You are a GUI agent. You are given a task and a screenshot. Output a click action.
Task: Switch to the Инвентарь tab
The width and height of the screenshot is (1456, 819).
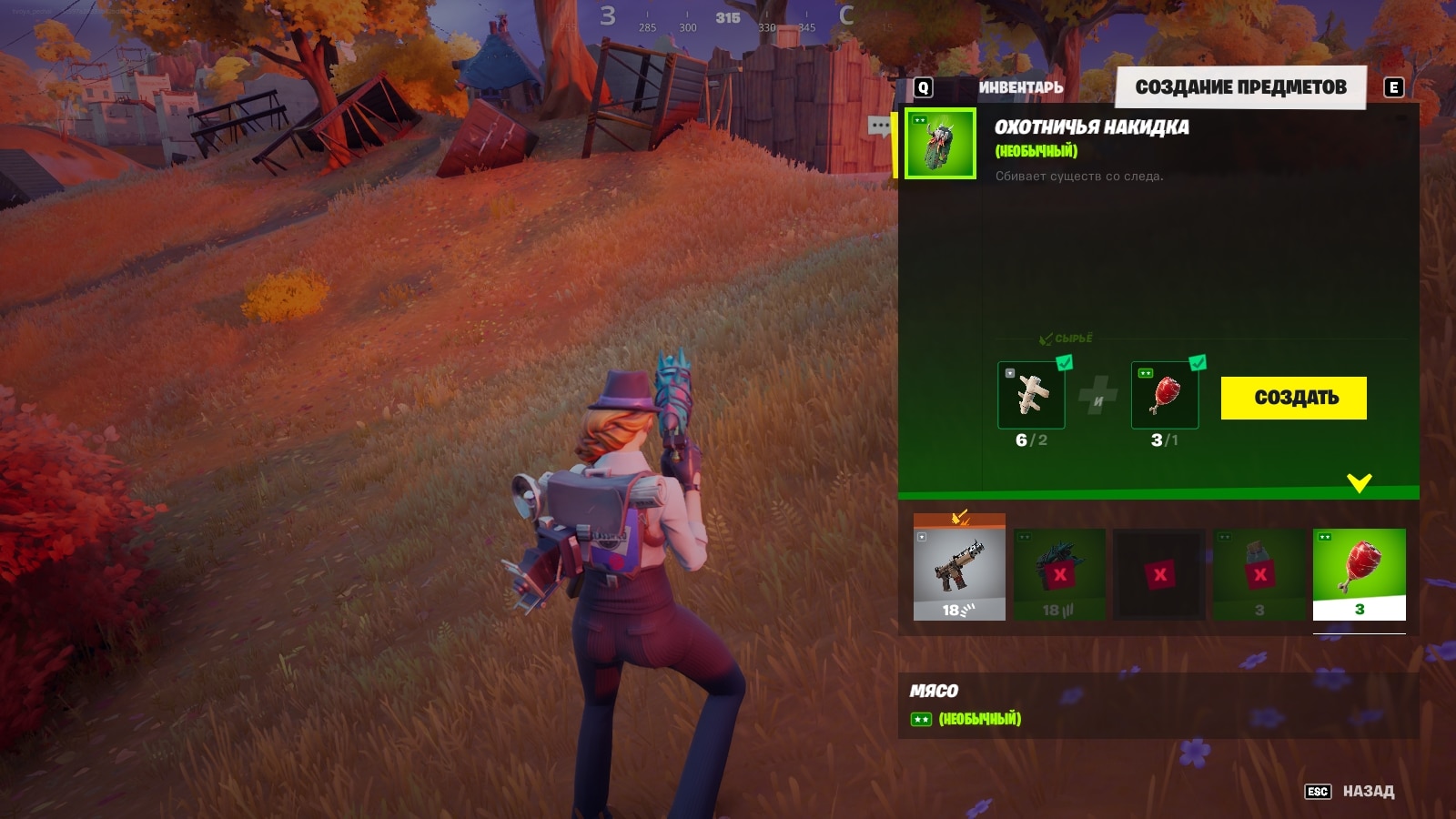(1020, 87)
